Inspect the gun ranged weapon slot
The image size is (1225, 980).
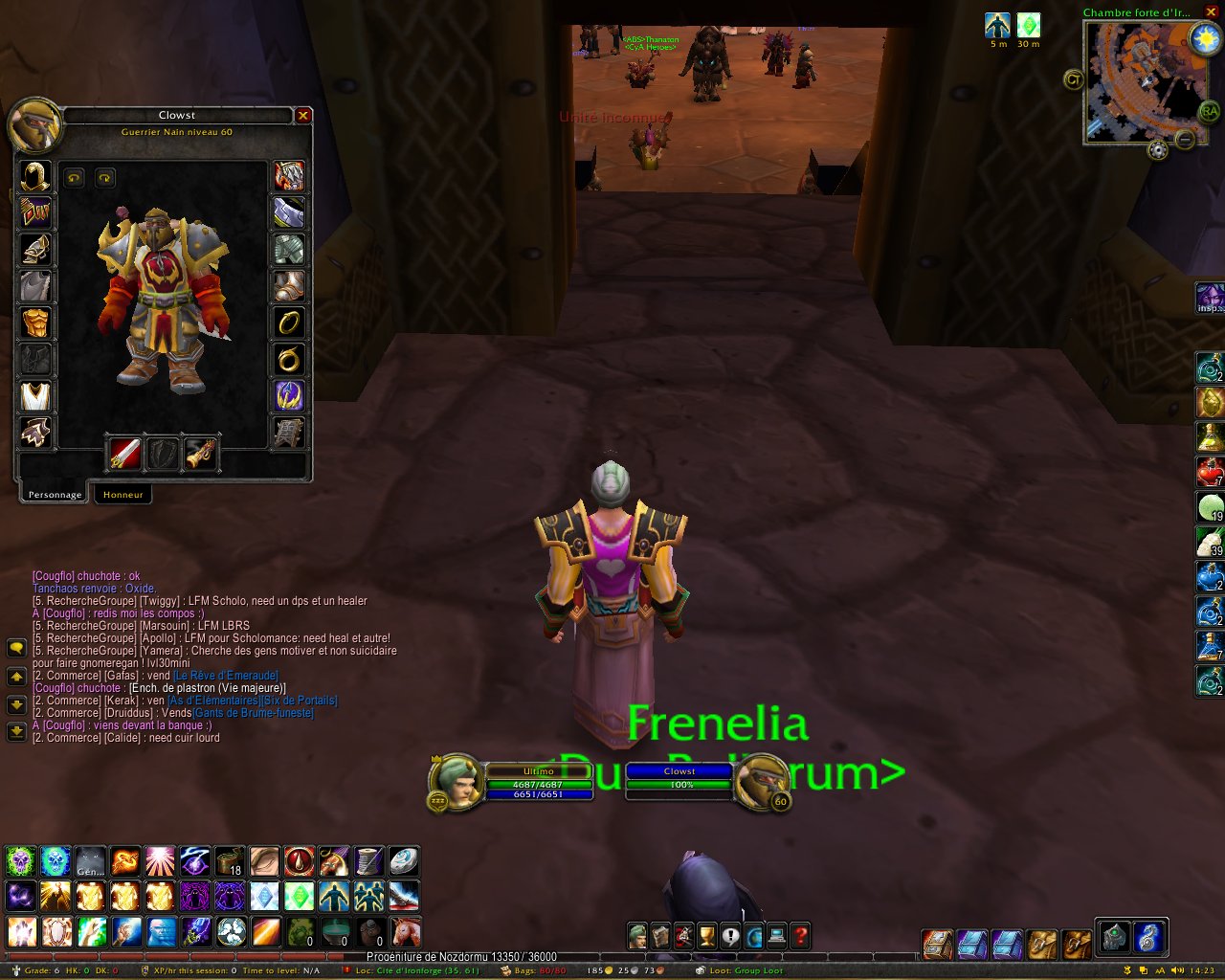click(x=200, y=454)
